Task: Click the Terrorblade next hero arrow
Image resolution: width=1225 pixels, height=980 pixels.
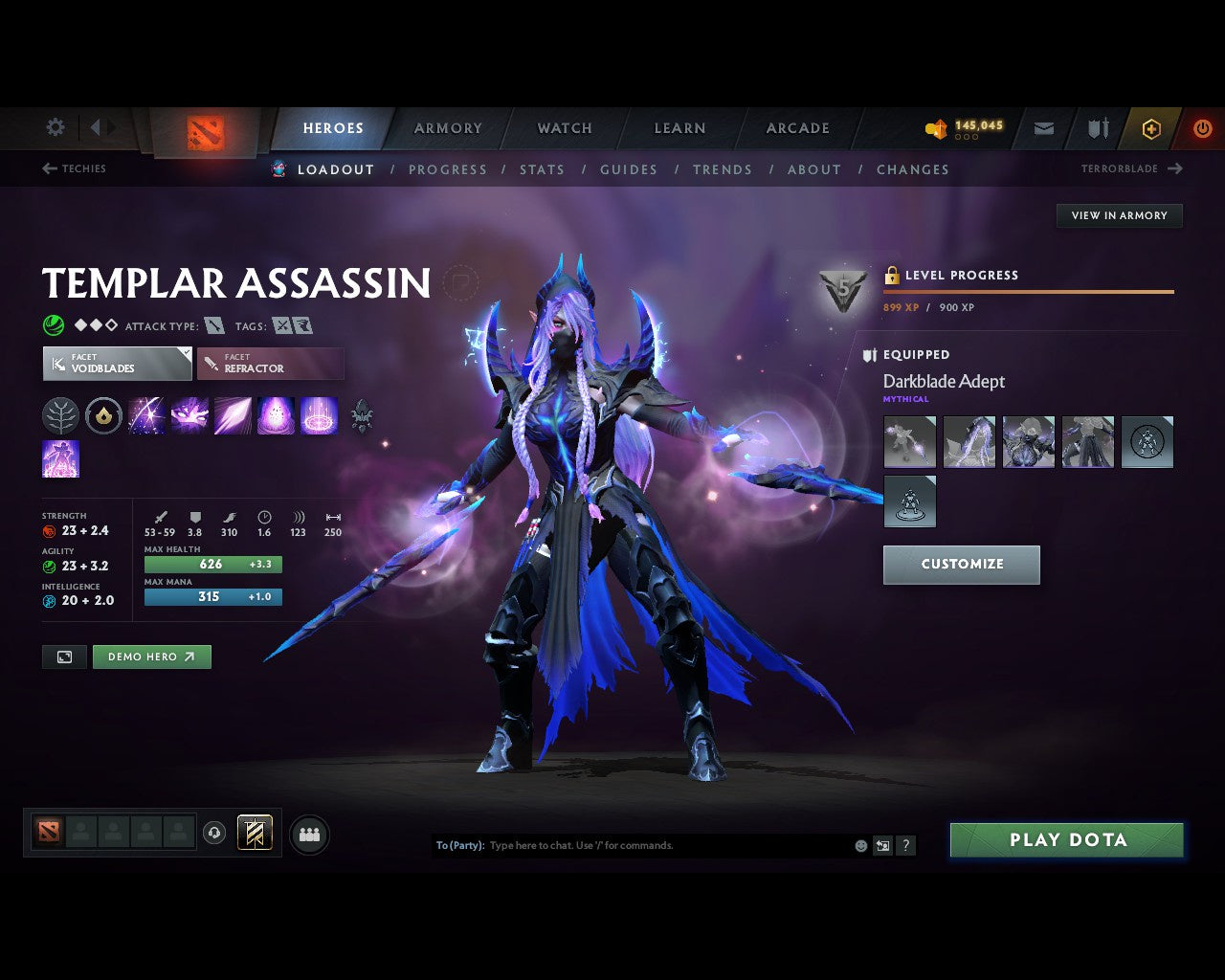Action: (x=1173, y=168)
